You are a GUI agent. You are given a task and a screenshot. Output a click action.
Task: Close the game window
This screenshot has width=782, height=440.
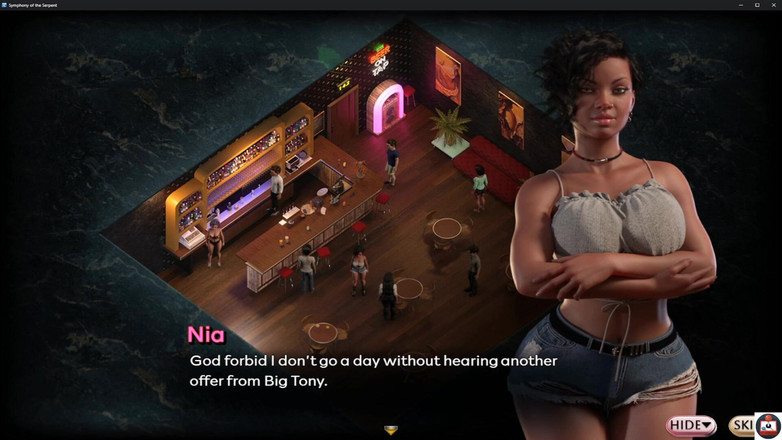(773, 5)
